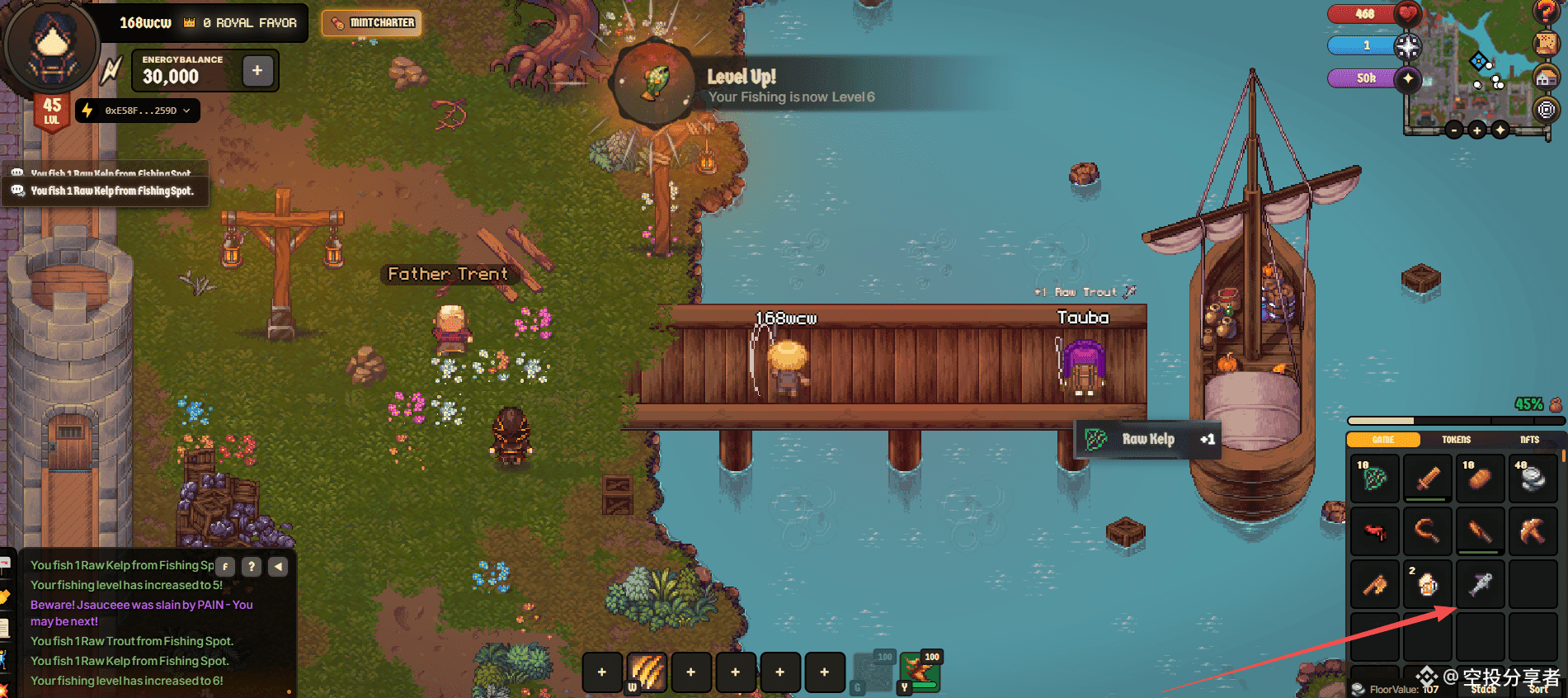The image size is (1568, 698).
Task: Select the raw trout fish slot
Action: 1480,584
